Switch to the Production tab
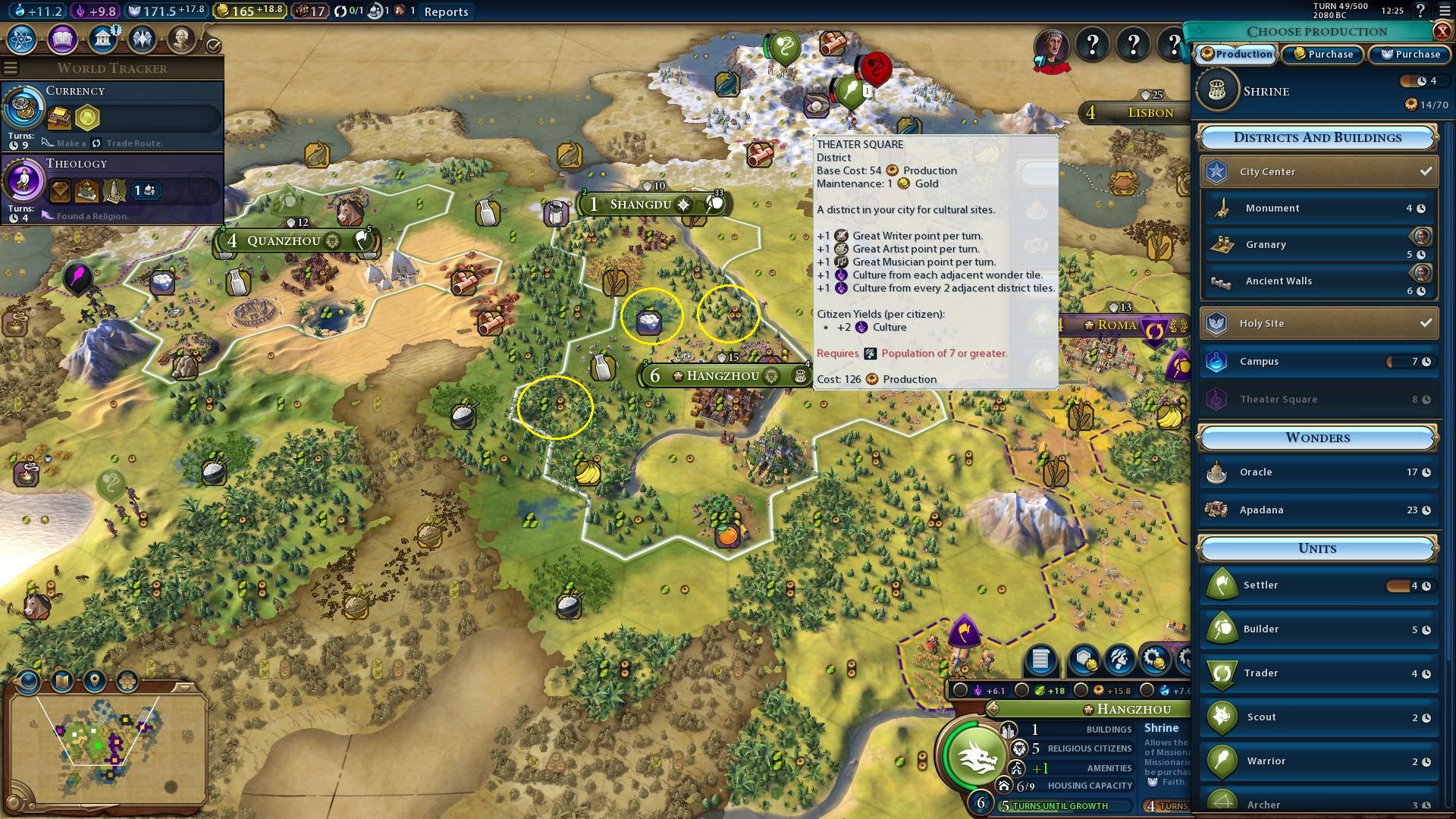 point(1236,54)
